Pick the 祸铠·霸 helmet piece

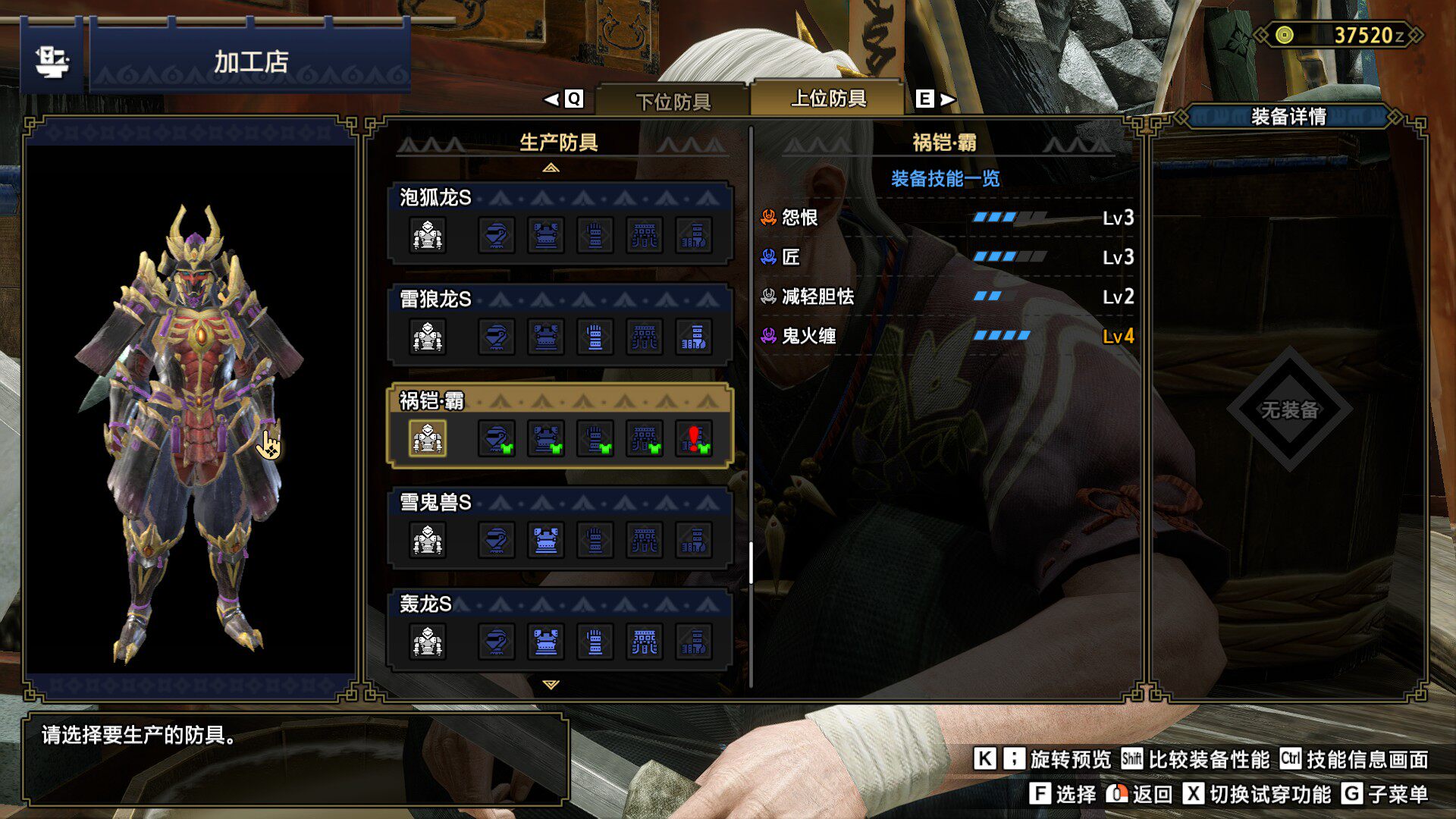click(x=497, y=438)
